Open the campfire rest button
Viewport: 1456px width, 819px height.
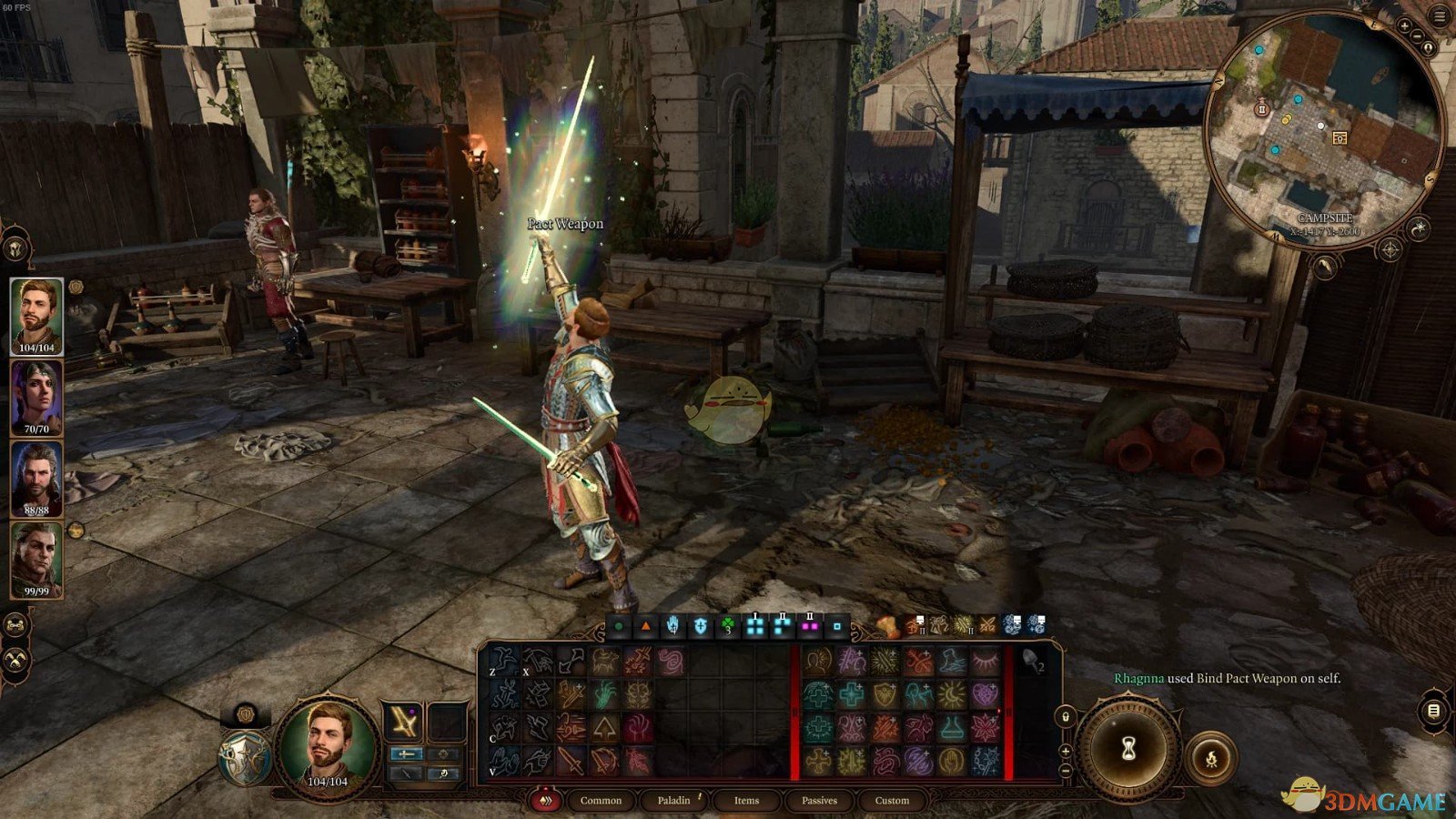tap(1210, 757)
